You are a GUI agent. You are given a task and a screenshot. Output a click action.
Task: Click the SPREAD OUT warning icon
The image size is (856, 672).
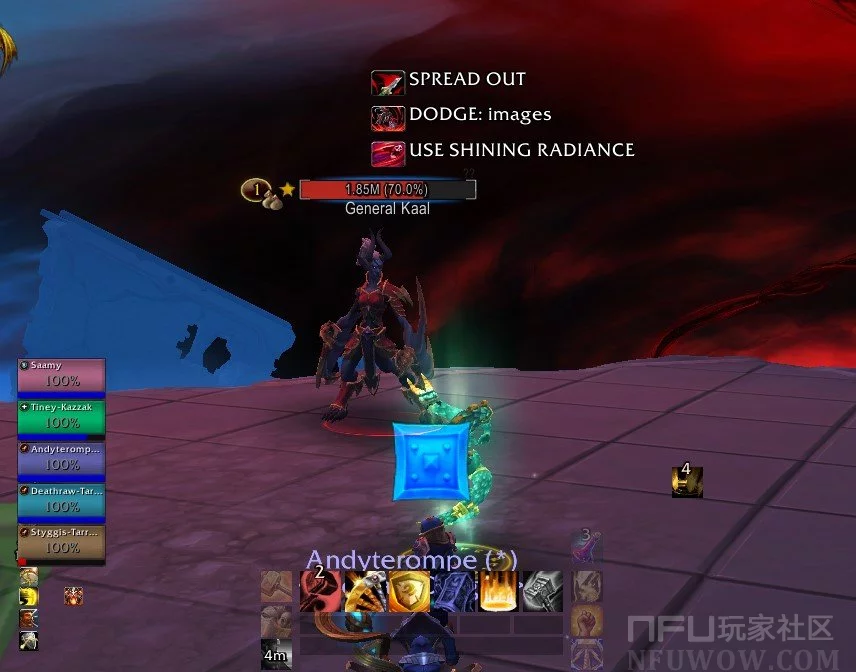(x=387, y=82)
